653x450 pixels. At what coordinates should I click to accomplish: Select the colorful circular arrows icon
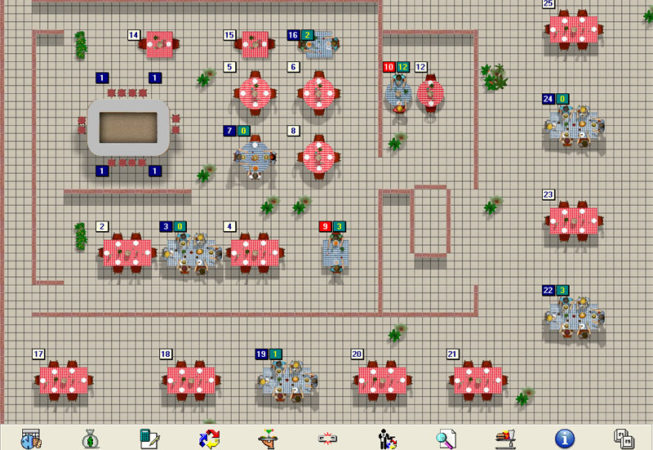(x=209, y=437)
